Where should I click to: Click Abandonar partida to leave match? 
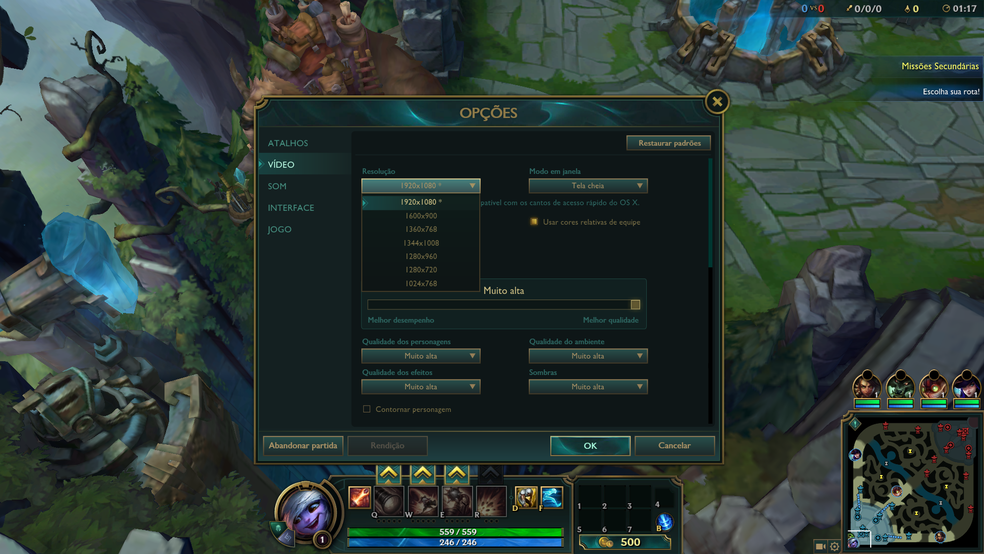point(303,446)
